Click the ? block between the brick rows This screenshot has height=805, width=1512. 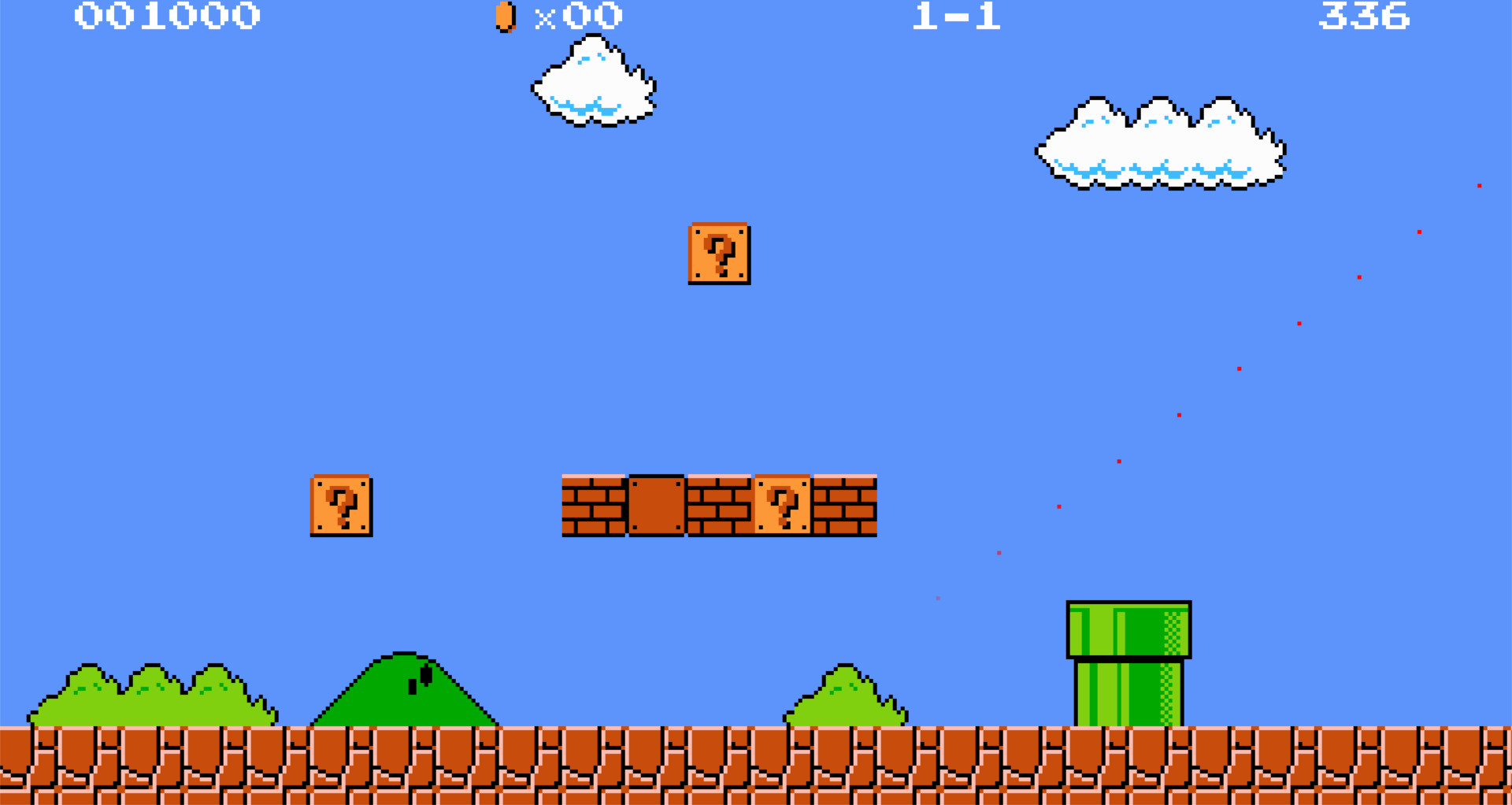782,505
